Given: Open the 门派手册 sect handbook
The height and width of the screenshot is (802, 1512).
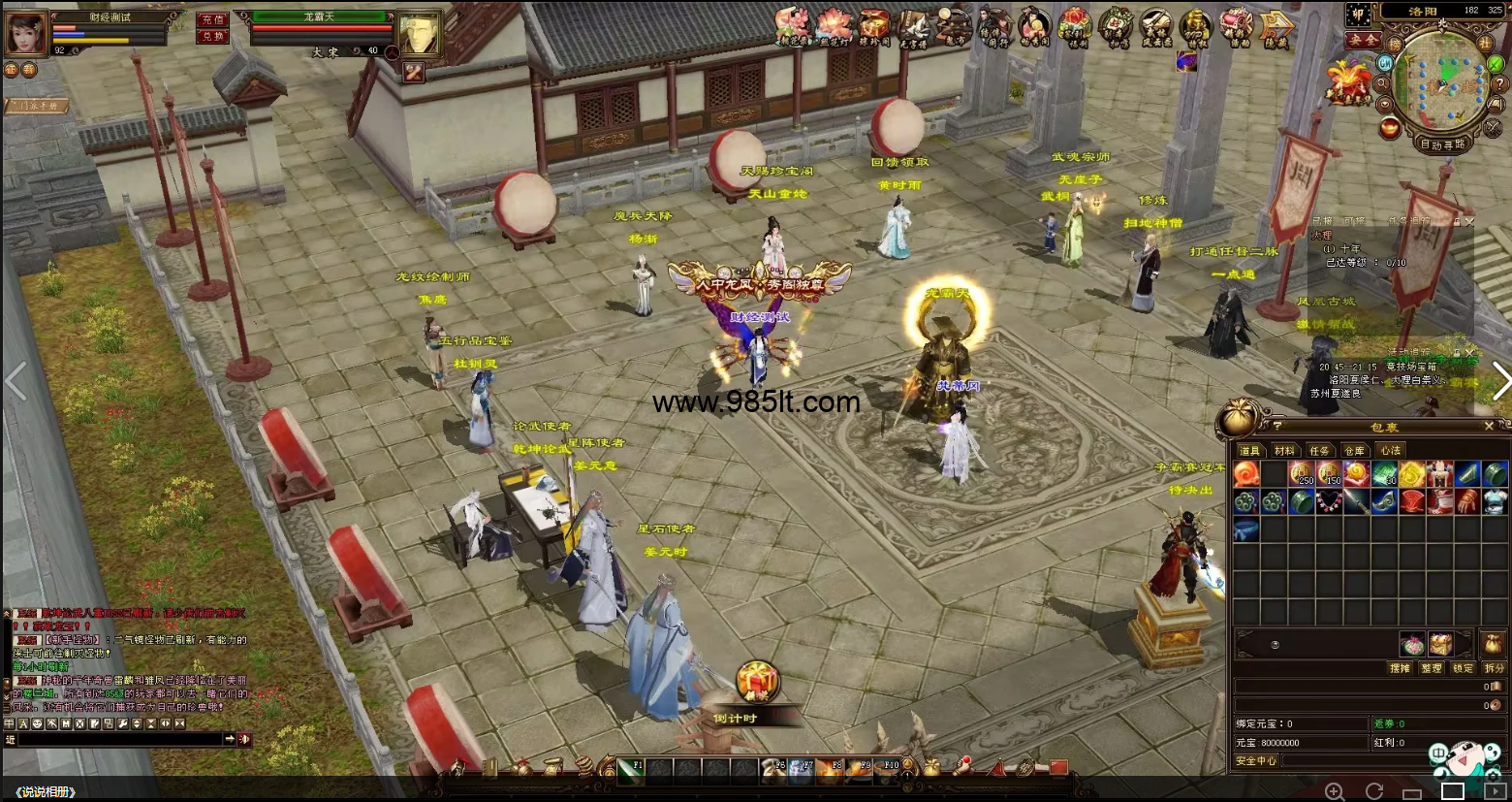Looking at the screenshot, I should pyautogui.click(x=37, y=106).
